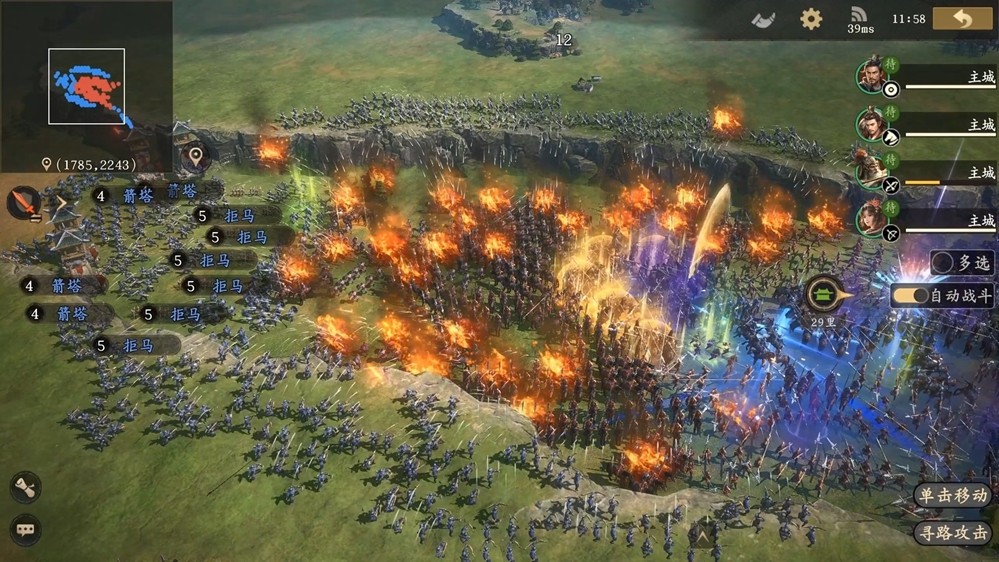Screen dimensions: 999x562
Task: Choose 单击移动 click-to-move mode
Action: coord(952,495)
